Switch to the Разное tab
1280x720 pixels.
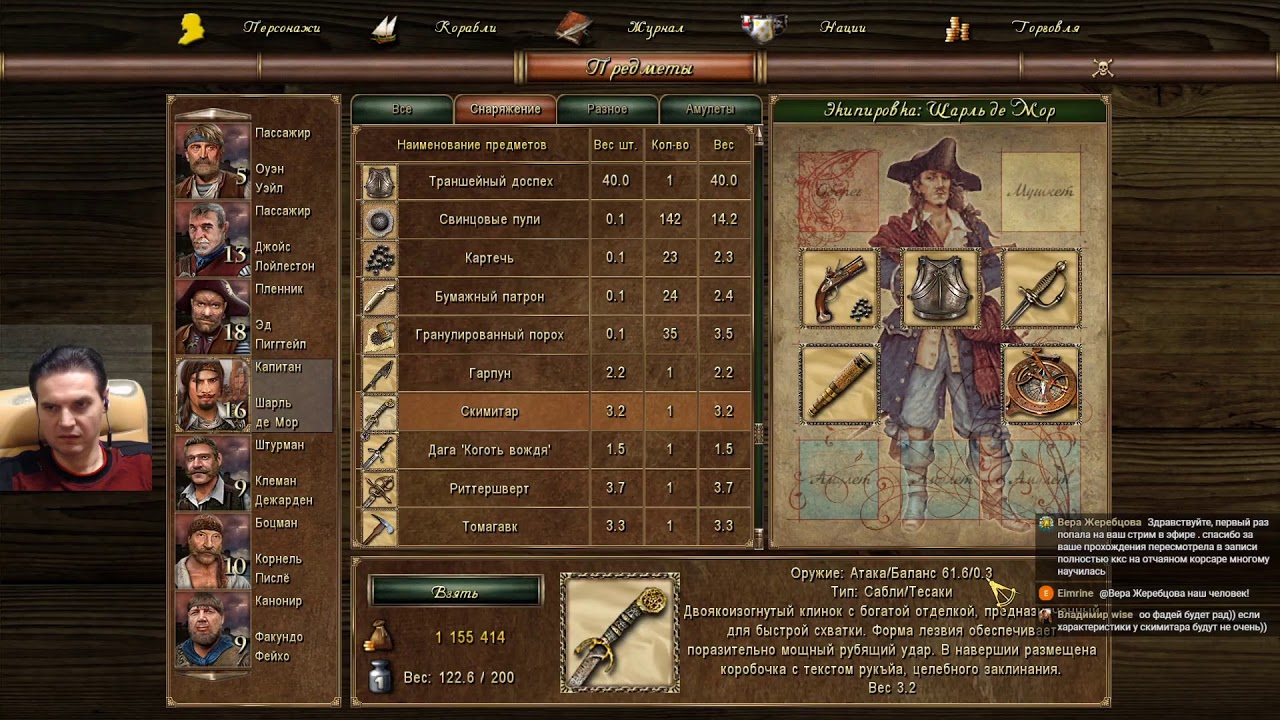[x=607, y=109]
